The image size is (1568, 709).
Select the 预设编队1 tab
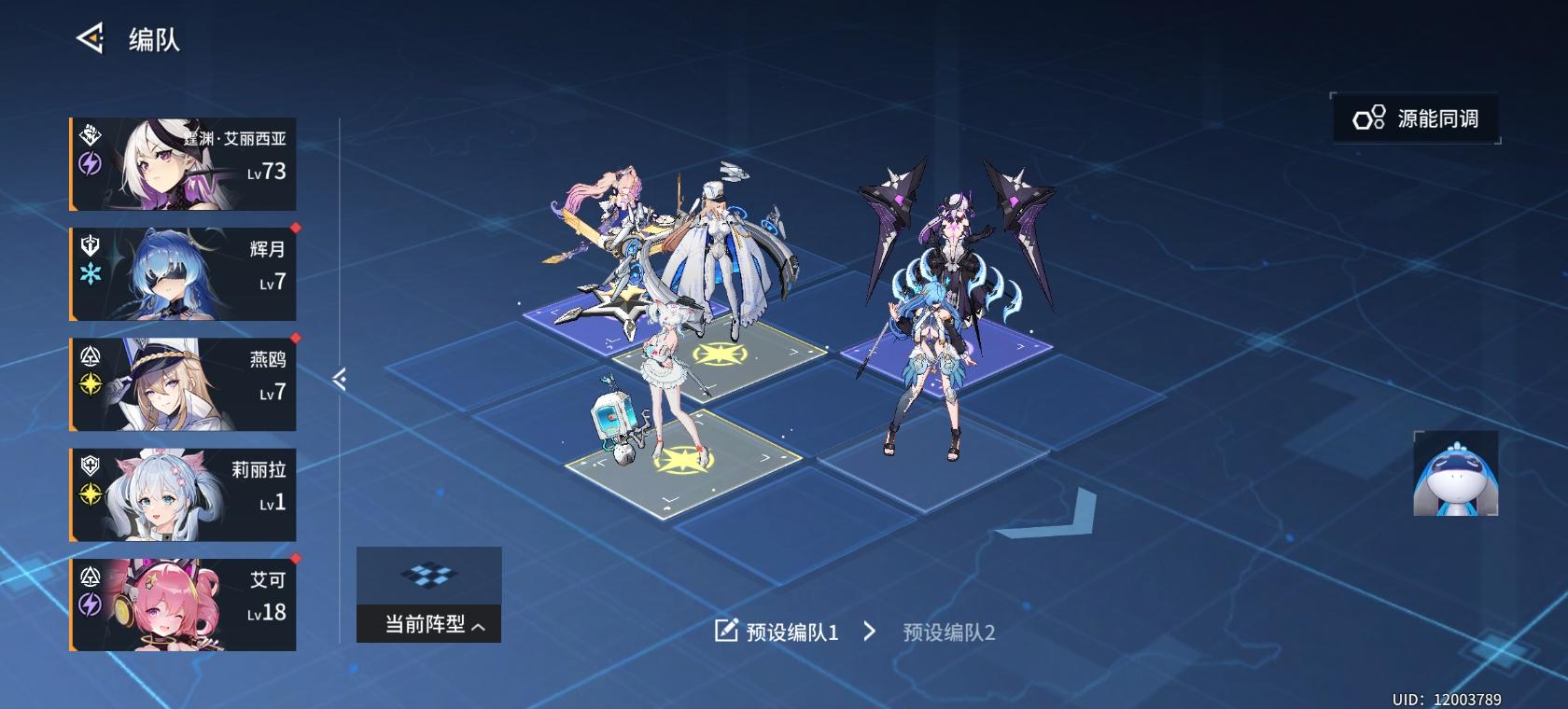click(x=791, y=630)
